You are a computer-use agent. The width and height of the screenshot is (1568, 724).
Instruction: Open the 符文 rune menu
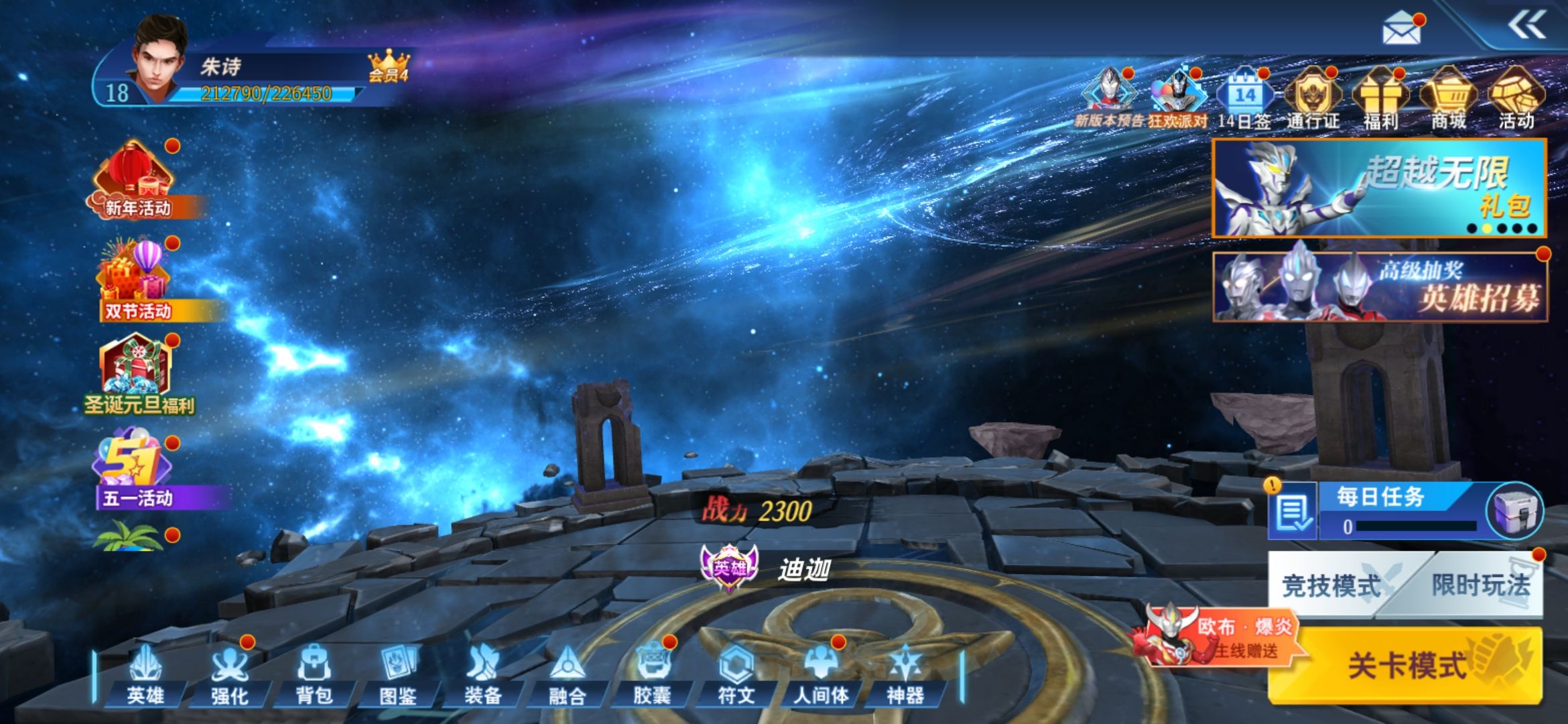click(736, 674)
